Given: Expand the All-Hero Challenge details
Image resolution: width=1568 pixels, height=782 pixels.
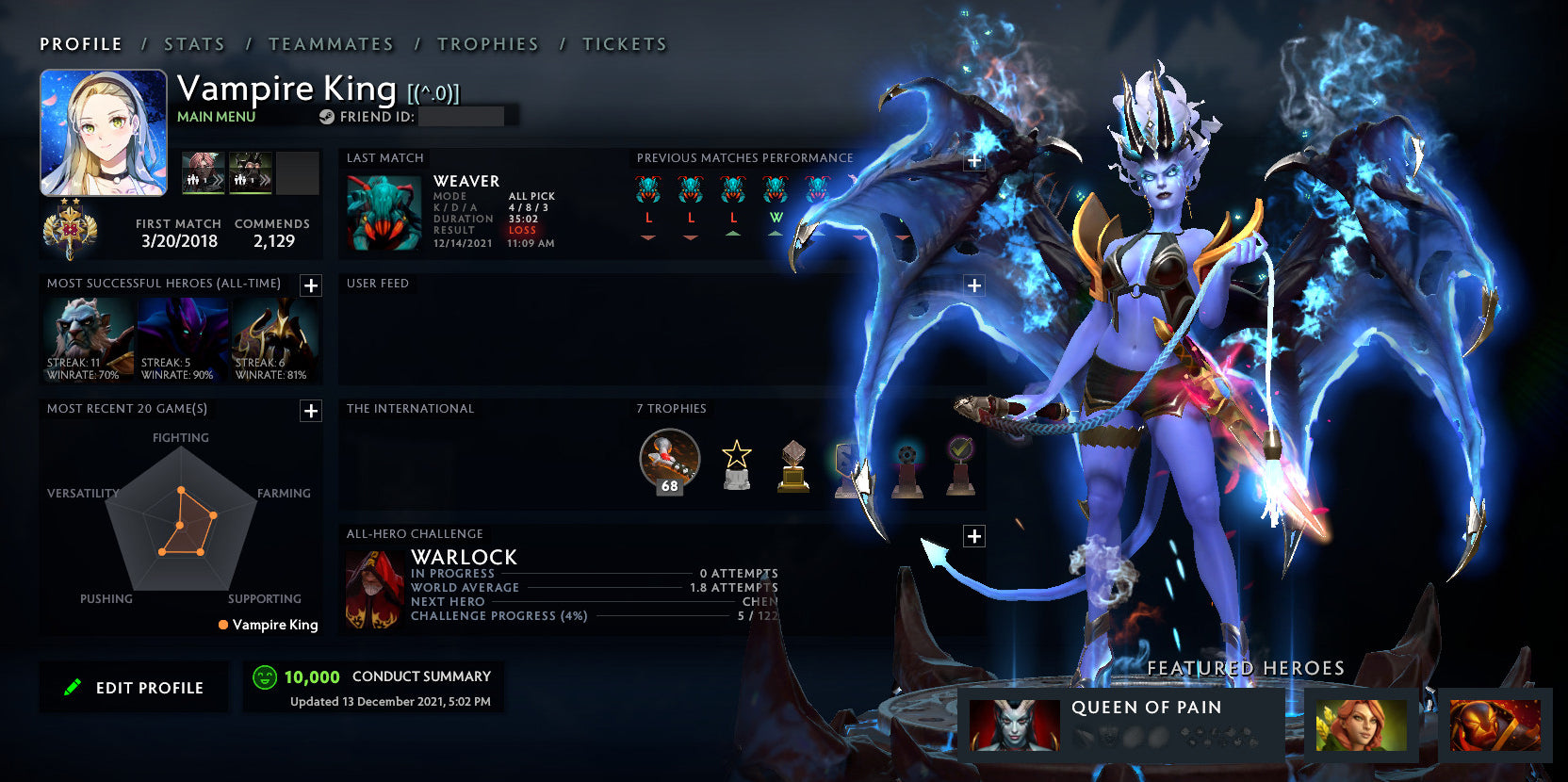Looking at the screenshot, I should point(972,536).
